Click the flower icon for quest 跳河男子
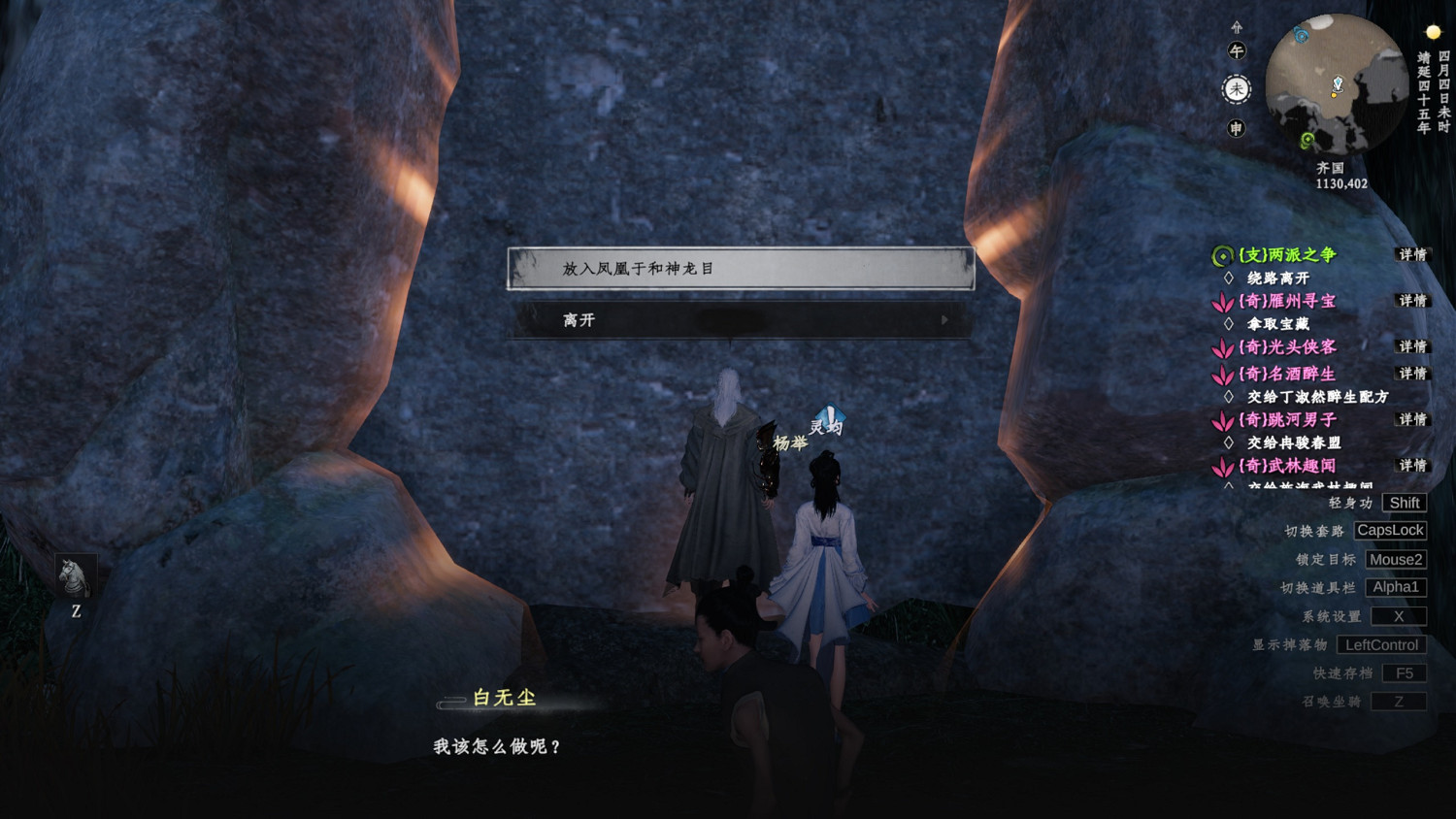 [1225, 419]
